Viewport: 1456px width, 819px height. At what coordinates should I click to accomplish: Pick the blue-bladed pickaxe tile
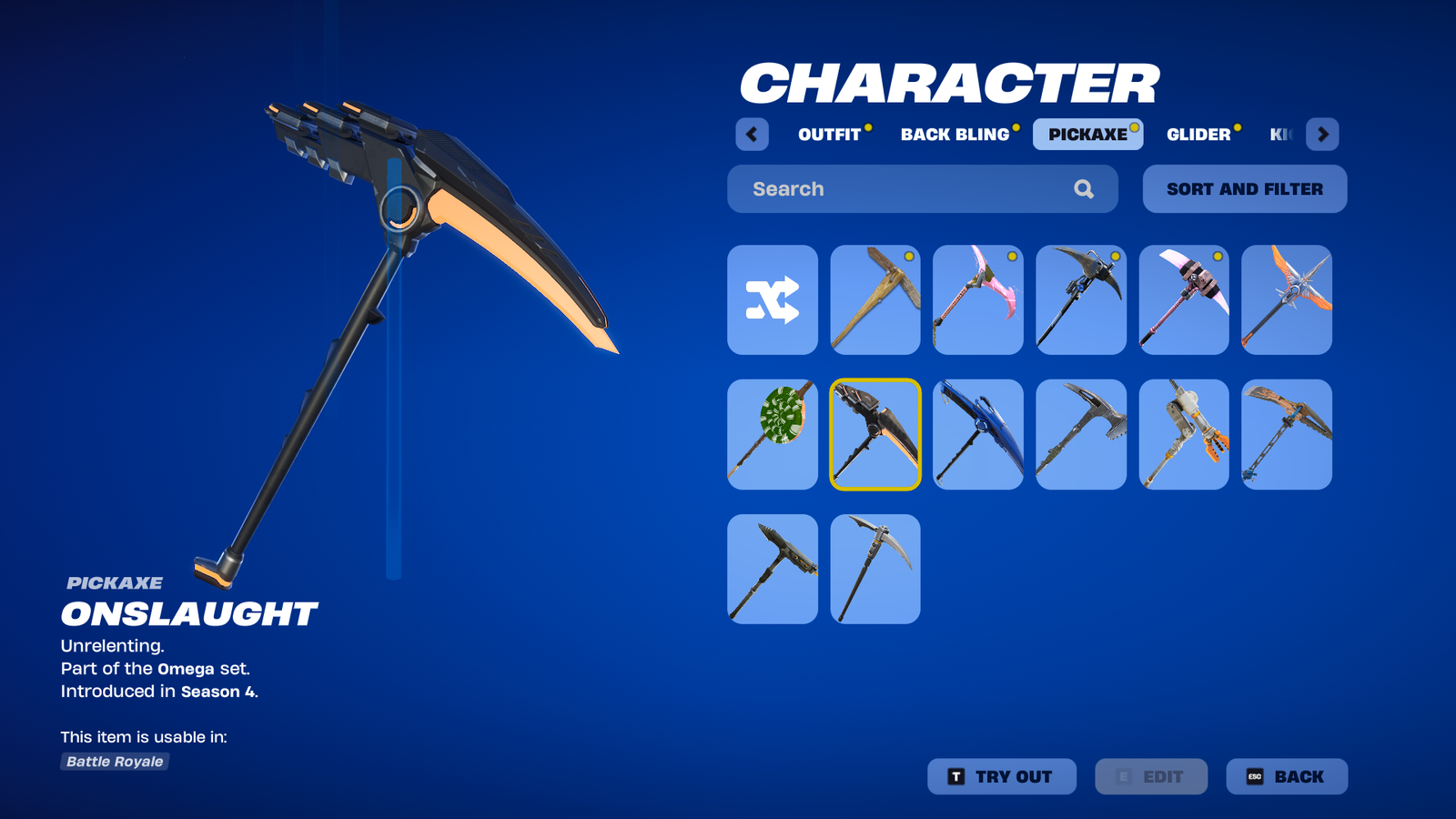point(978,435)
